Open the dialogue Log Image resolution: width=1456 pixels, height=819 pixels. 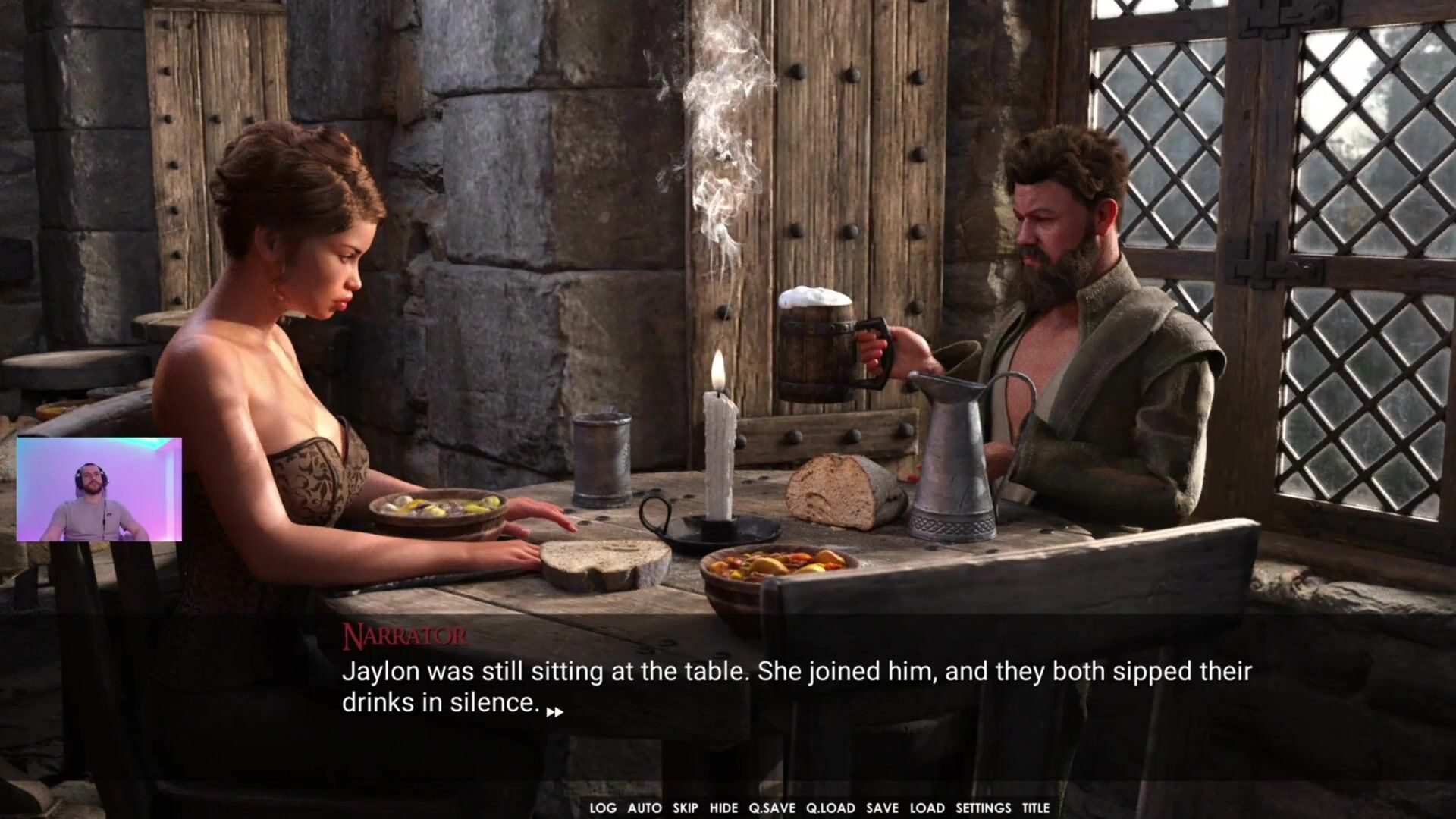coord(603,808)
